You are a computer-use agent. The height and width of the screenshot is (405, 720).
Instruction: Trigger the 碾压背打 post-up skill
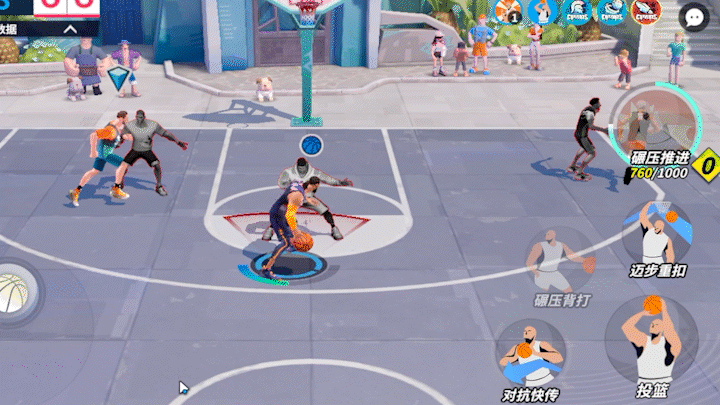(561, 261)
